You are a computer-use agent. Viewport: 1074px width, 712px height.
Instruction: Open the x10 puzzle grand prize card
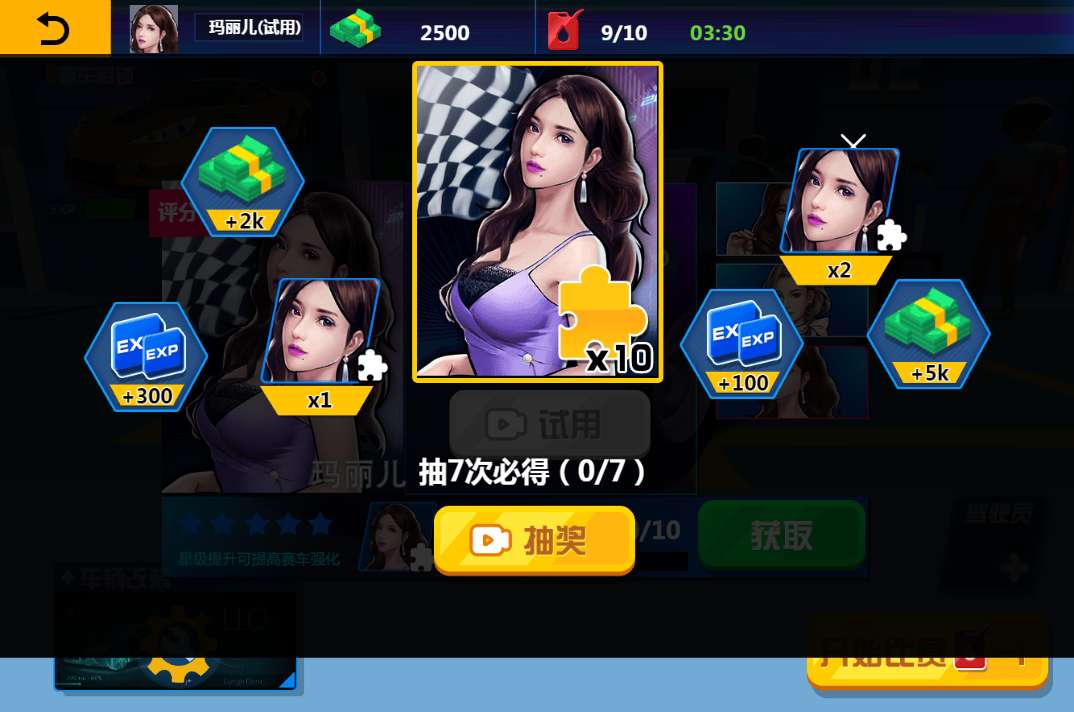click(x=538, y=222)
